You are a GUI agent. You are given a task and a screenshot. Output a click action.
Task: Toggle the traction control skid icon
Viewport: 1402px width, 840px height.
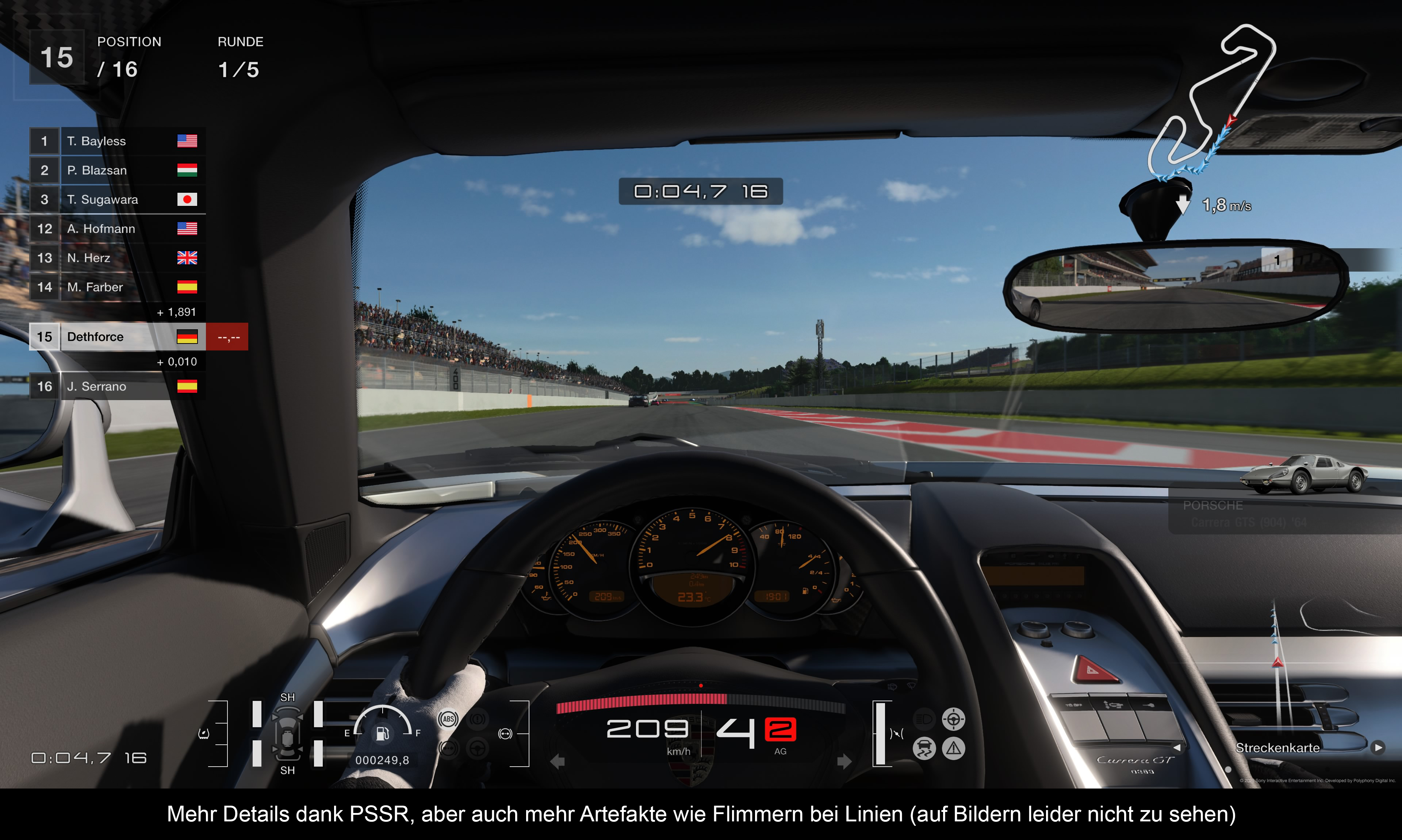pyautogui.click(x=924, y=749)
